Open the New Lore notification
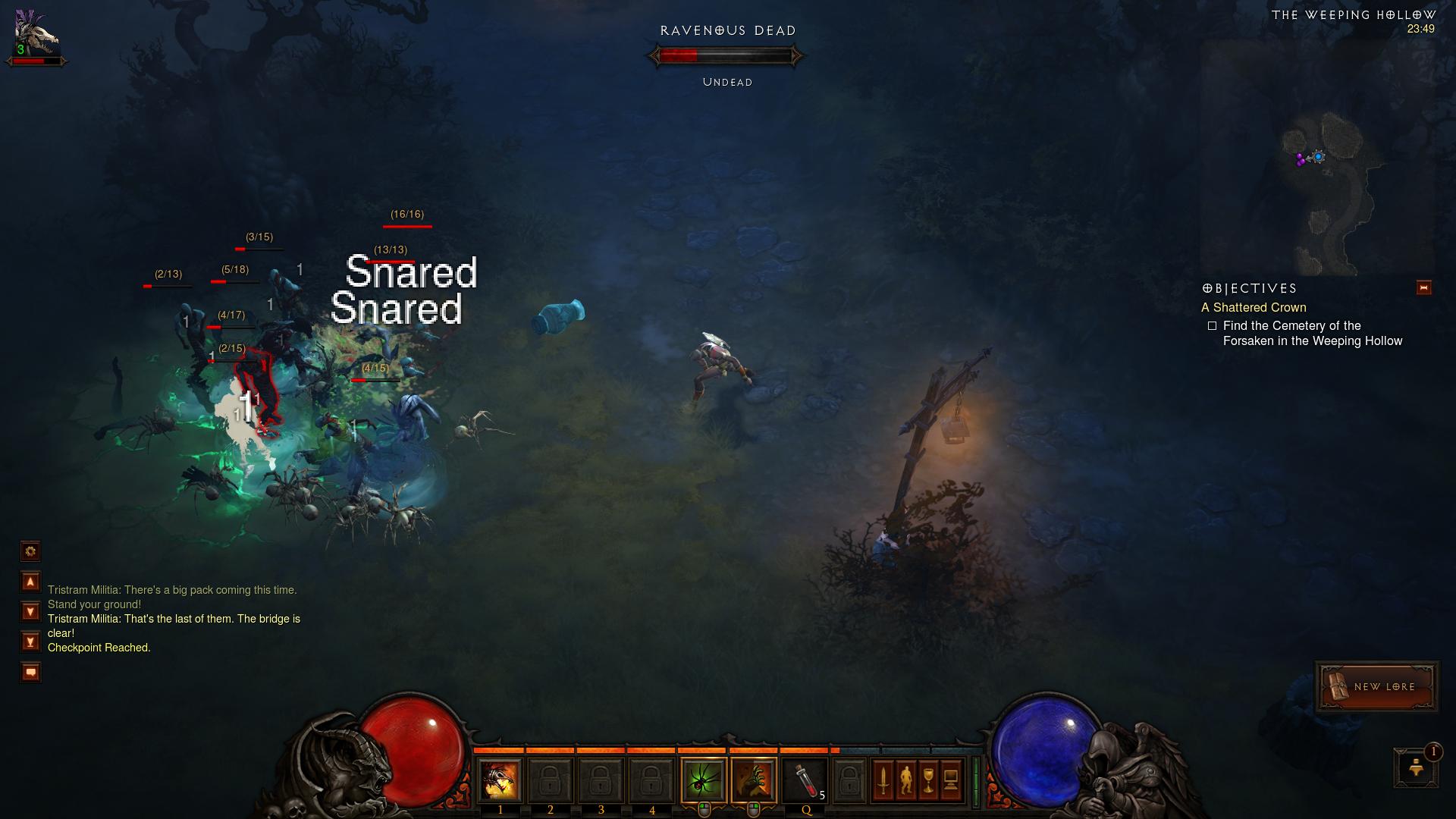This screenshot has height=819, width=1456. pos(1376,686)
